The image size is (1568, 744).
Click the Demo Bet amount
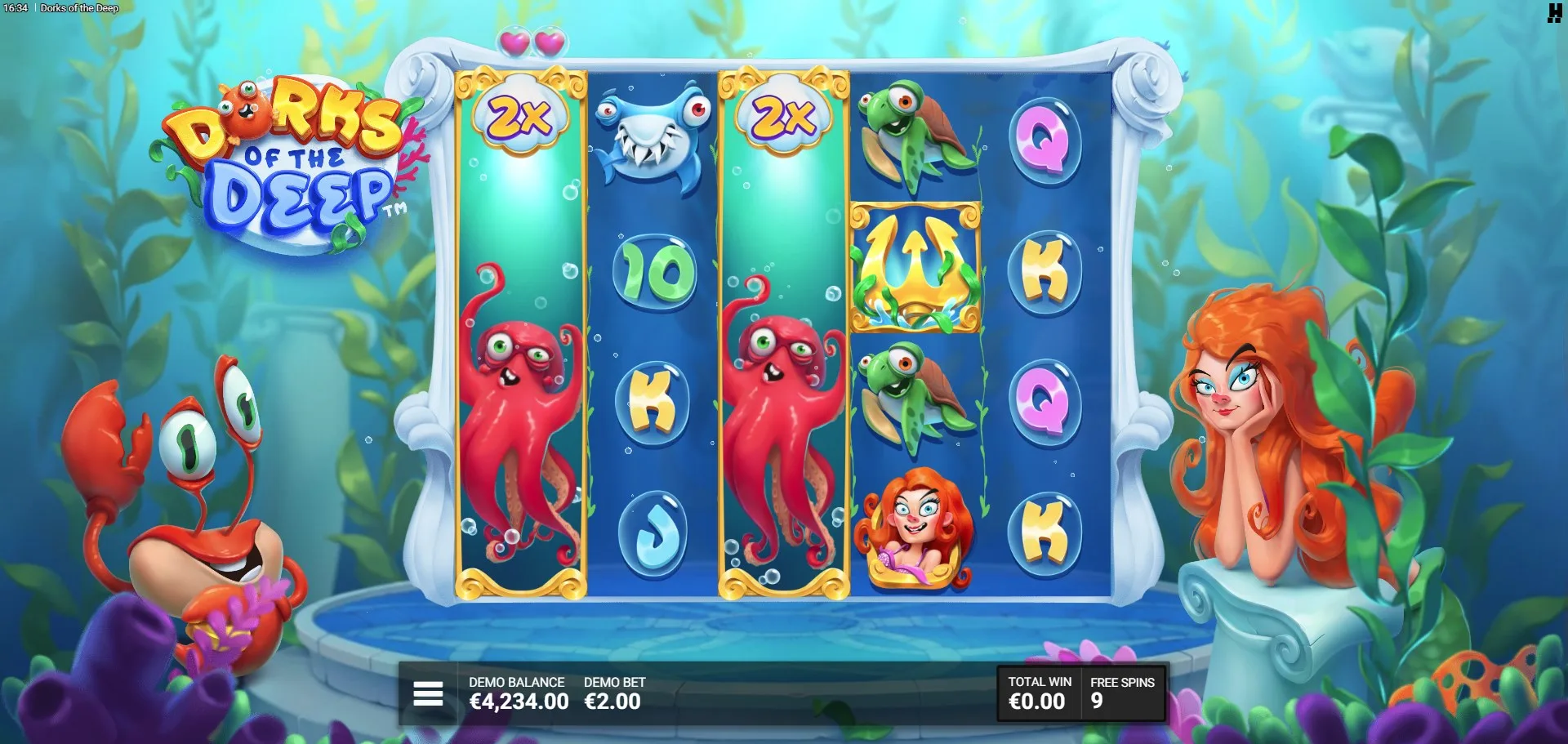pos(612,702)
